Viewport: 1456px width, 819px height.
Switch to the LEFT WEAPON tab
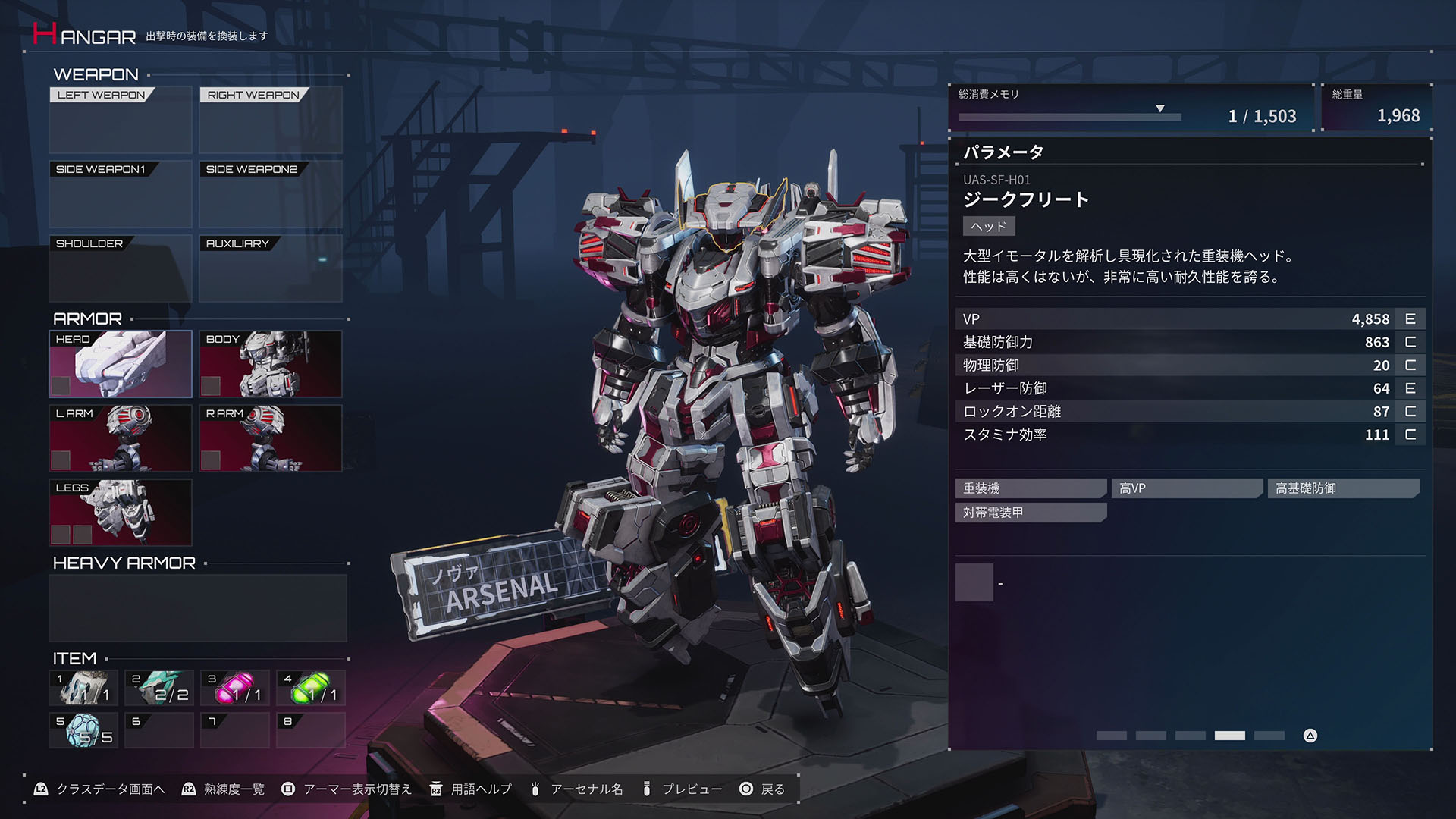[99, 96]
